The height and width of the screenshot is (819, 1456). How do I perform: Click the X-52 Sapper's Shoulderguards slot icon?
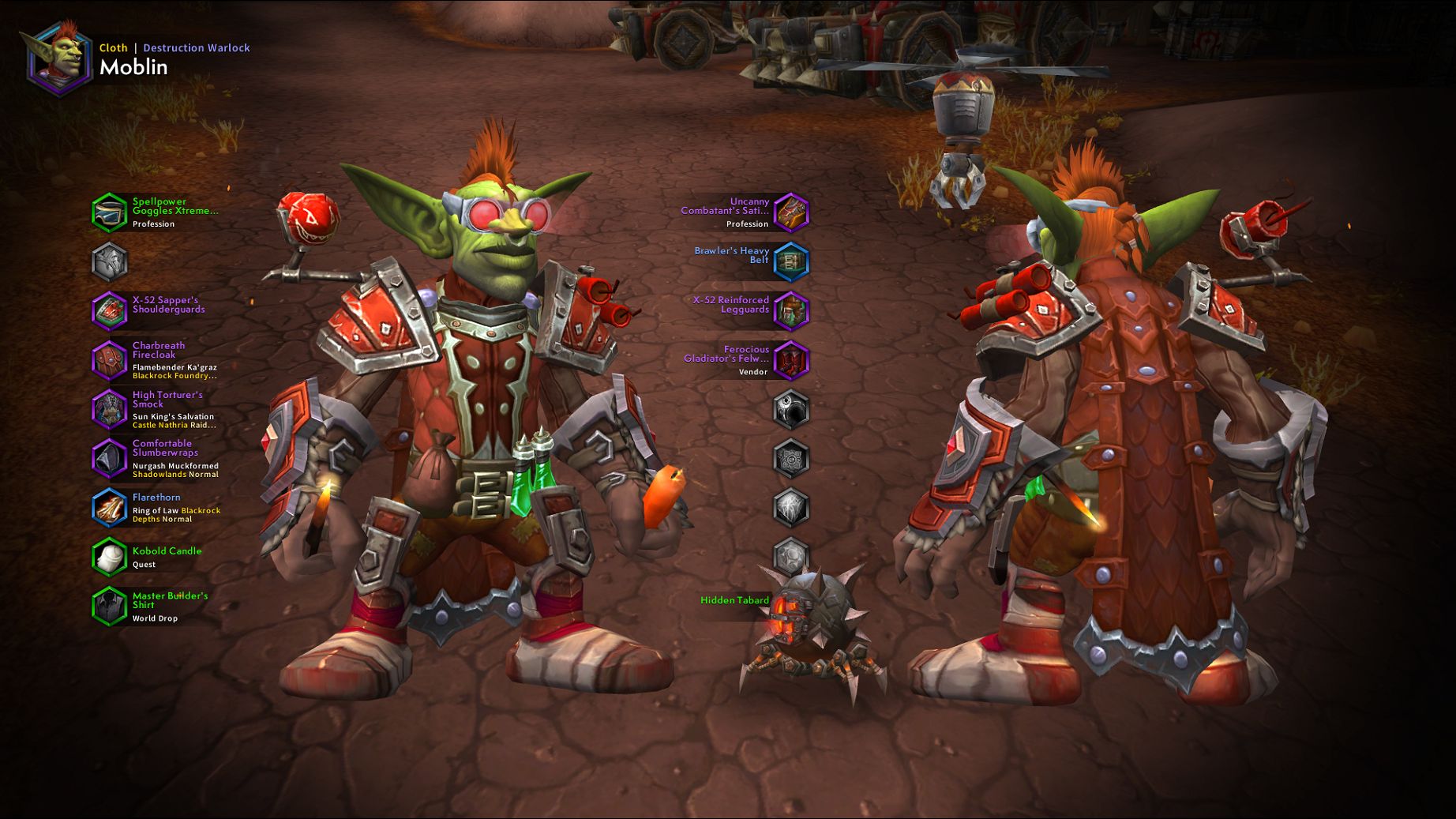(109, 310)
